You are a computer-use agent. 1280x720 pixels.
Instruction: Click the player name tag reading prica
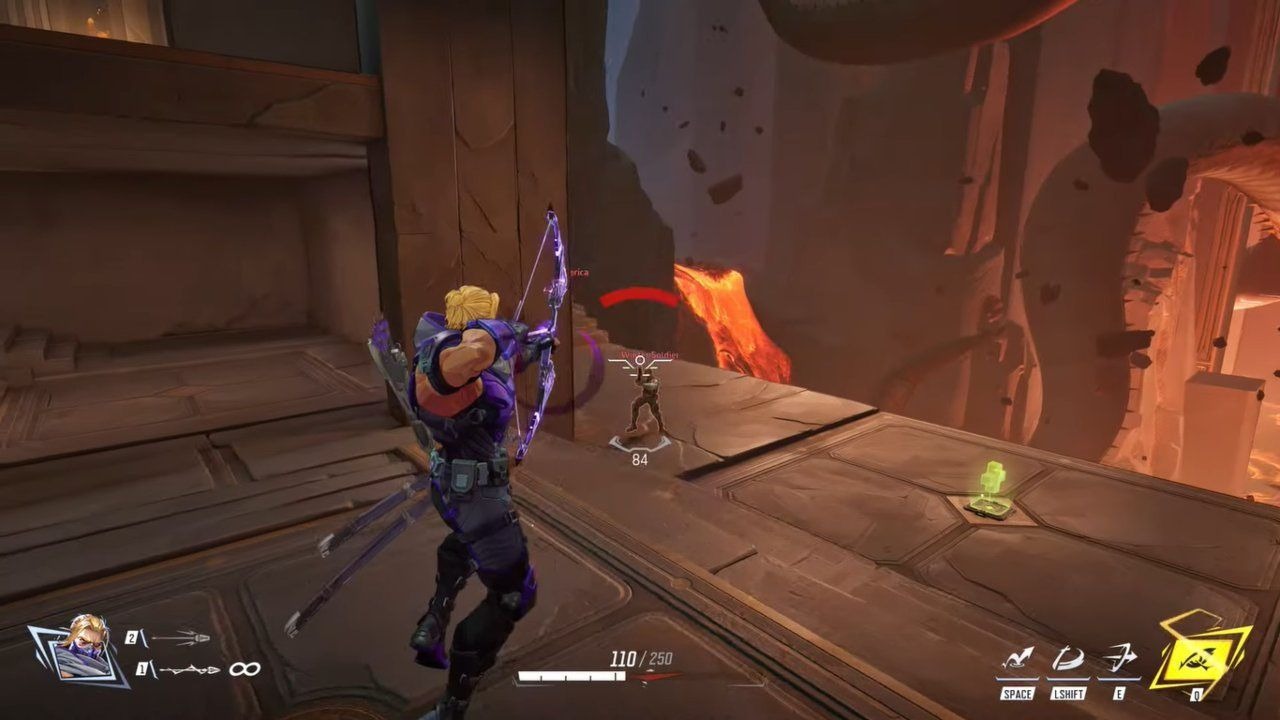[x=580, y=270]
